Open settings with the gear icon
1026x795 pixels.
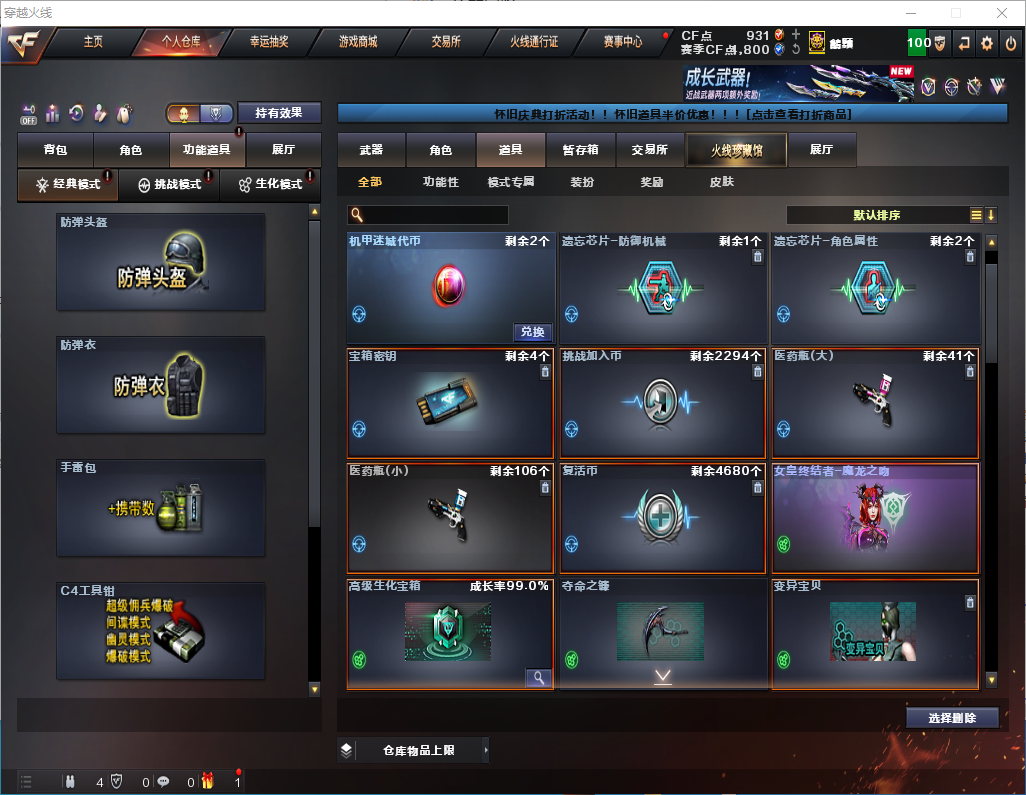(x=987, y=43)
